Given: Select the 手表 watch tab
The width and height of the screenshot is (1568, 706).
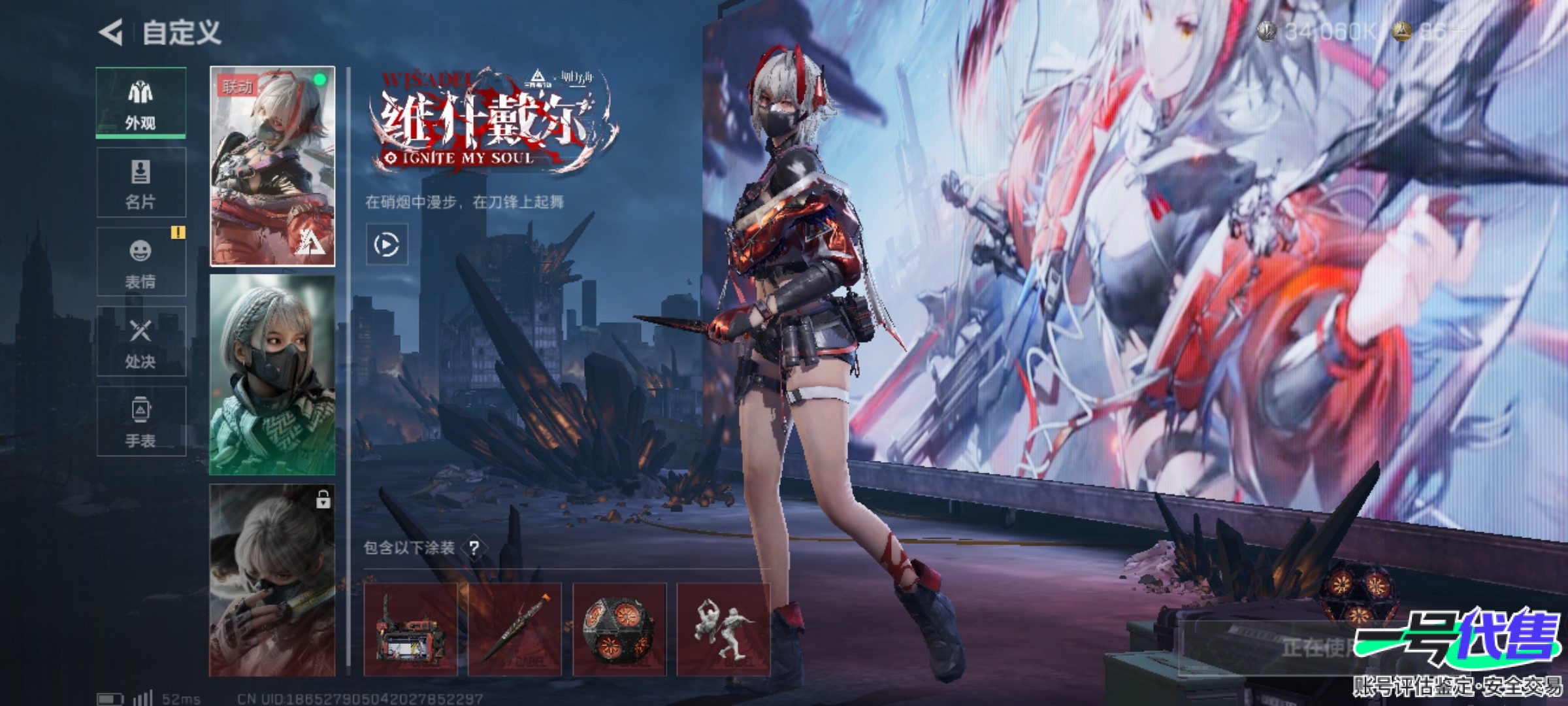Looking at the screenshot, I should click(140, 422).
